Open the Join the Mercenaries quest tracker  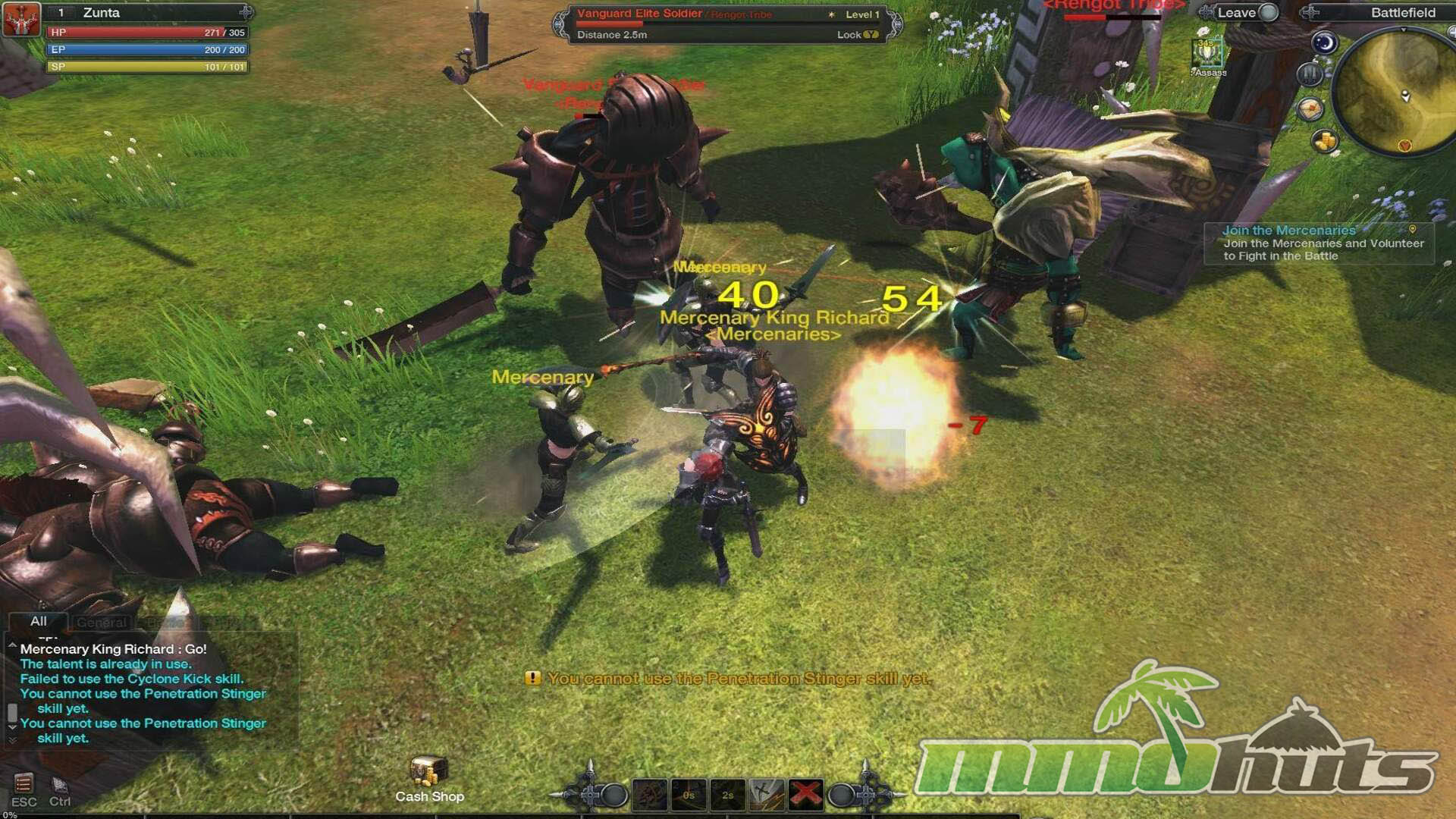point(1319,243)
